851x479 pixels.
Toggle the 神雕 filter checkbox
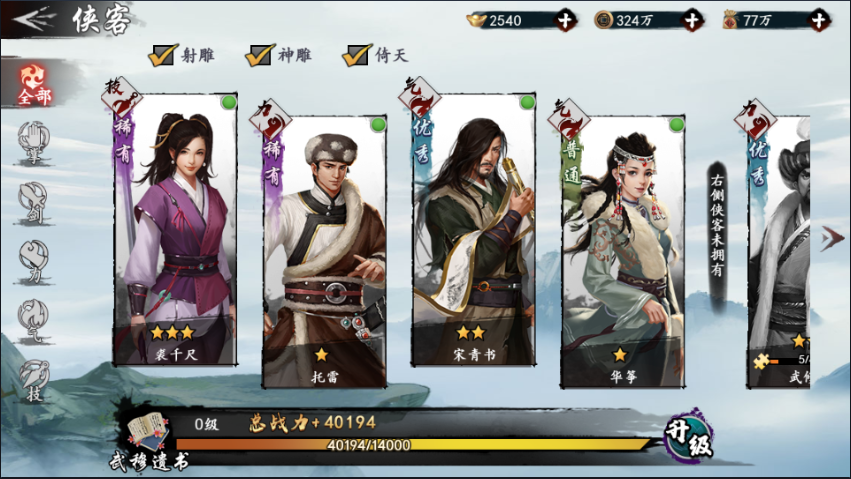point(260,55)
